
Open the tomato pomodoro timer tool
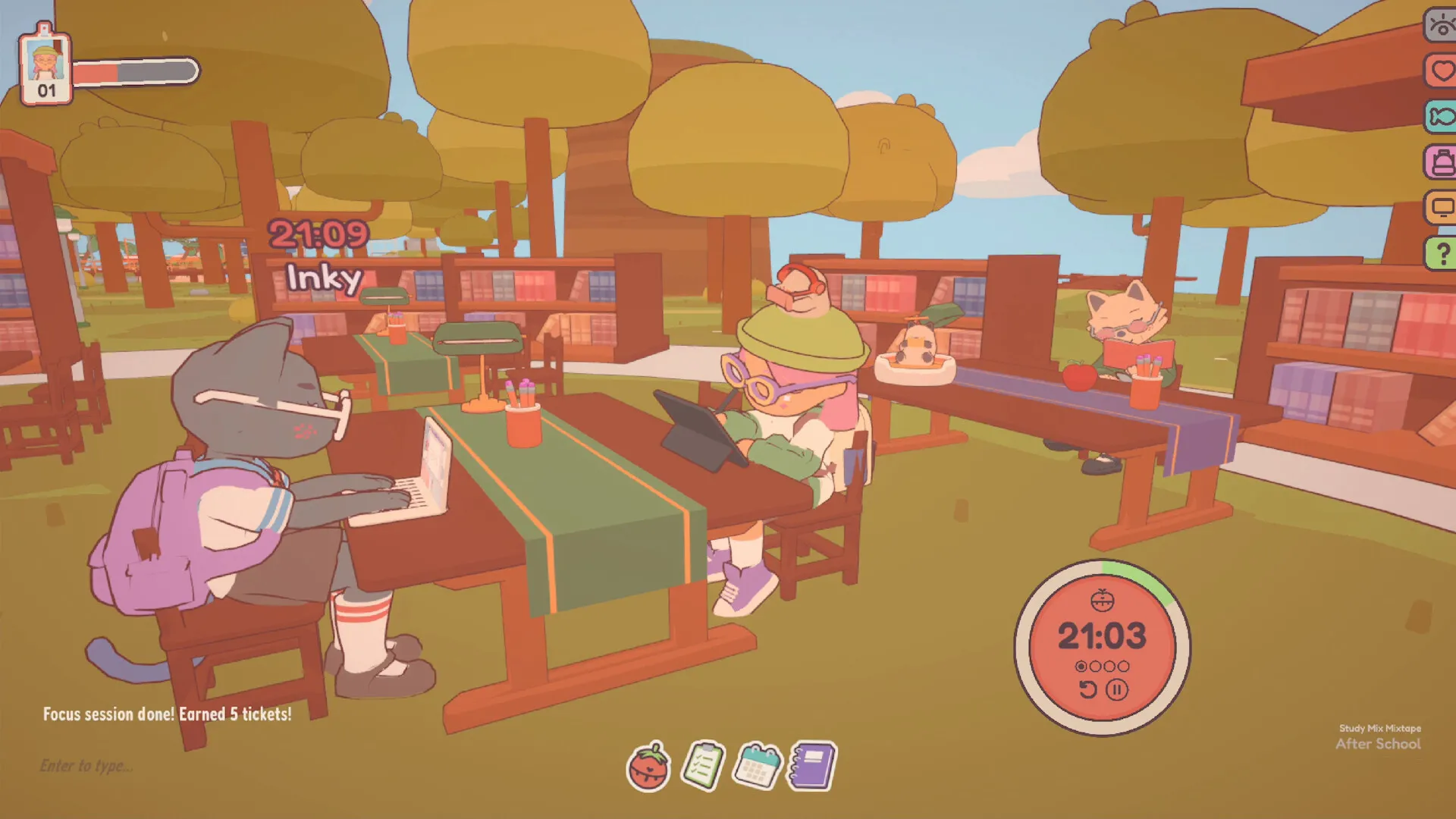(648, 767)
